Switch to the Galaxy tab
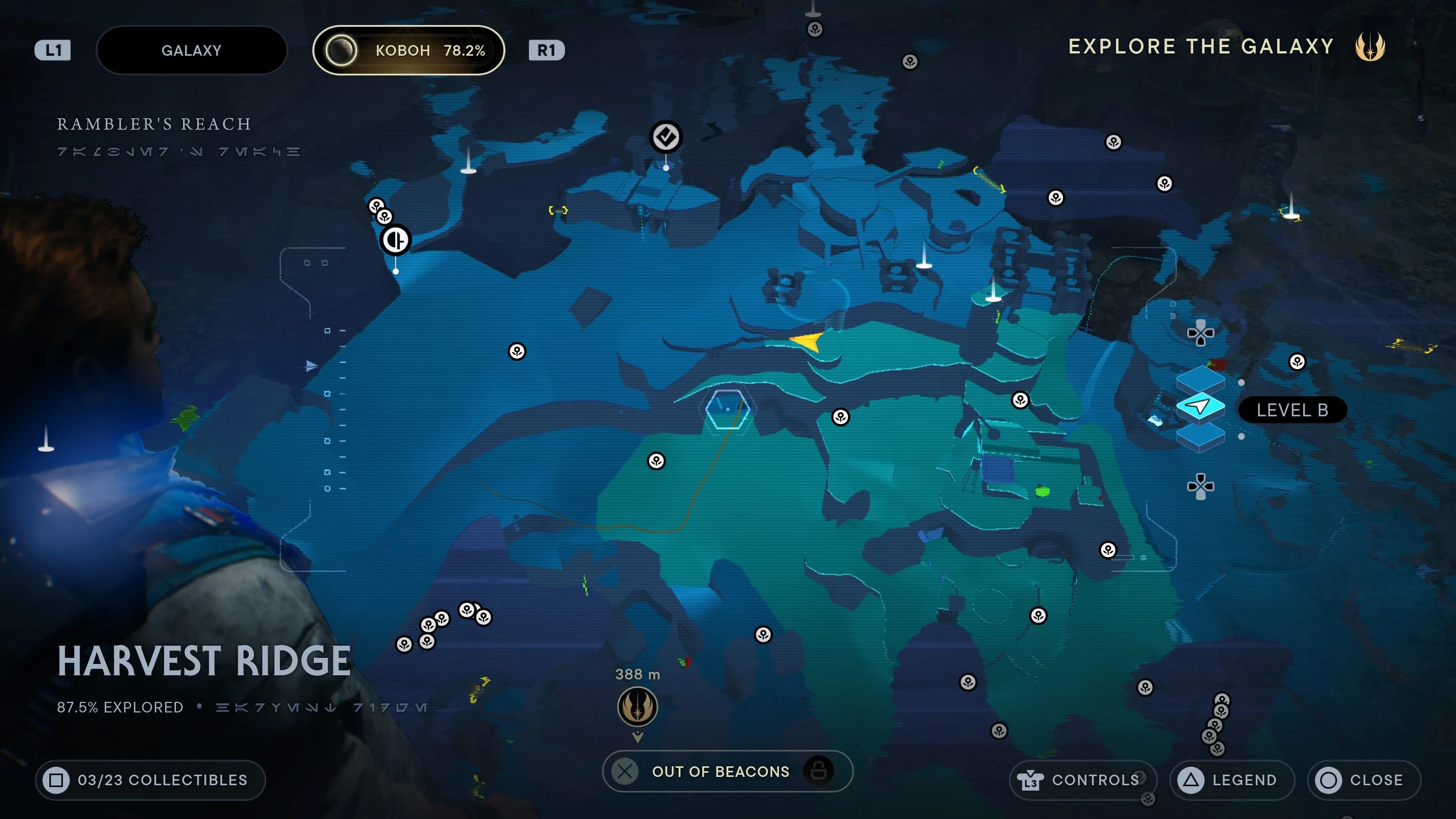The height and width of the screenshot is (819, 1456). [x=191, y=50]
